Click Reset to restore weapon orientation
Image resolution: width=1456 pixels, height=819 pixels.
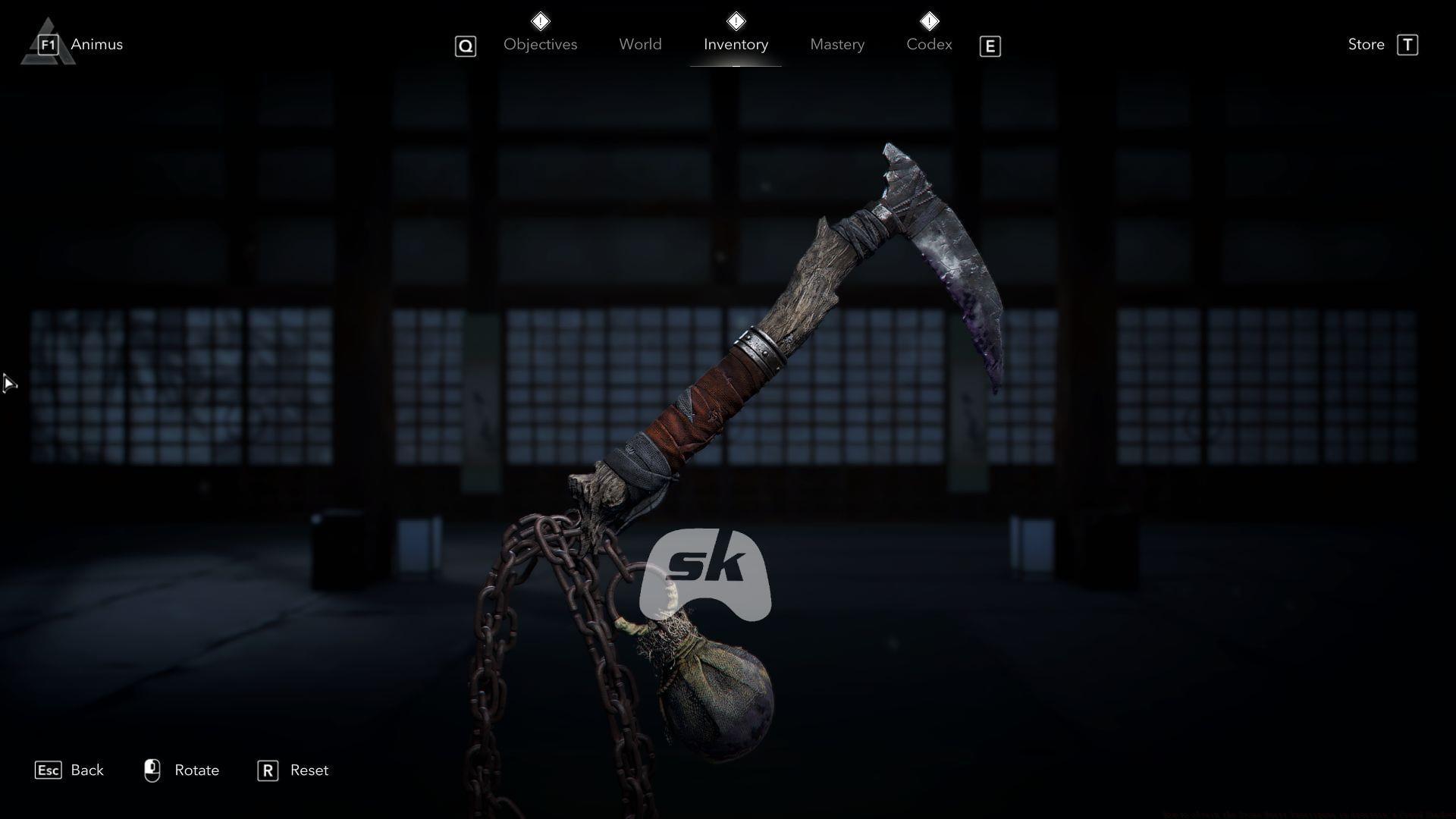pos(309,770)
